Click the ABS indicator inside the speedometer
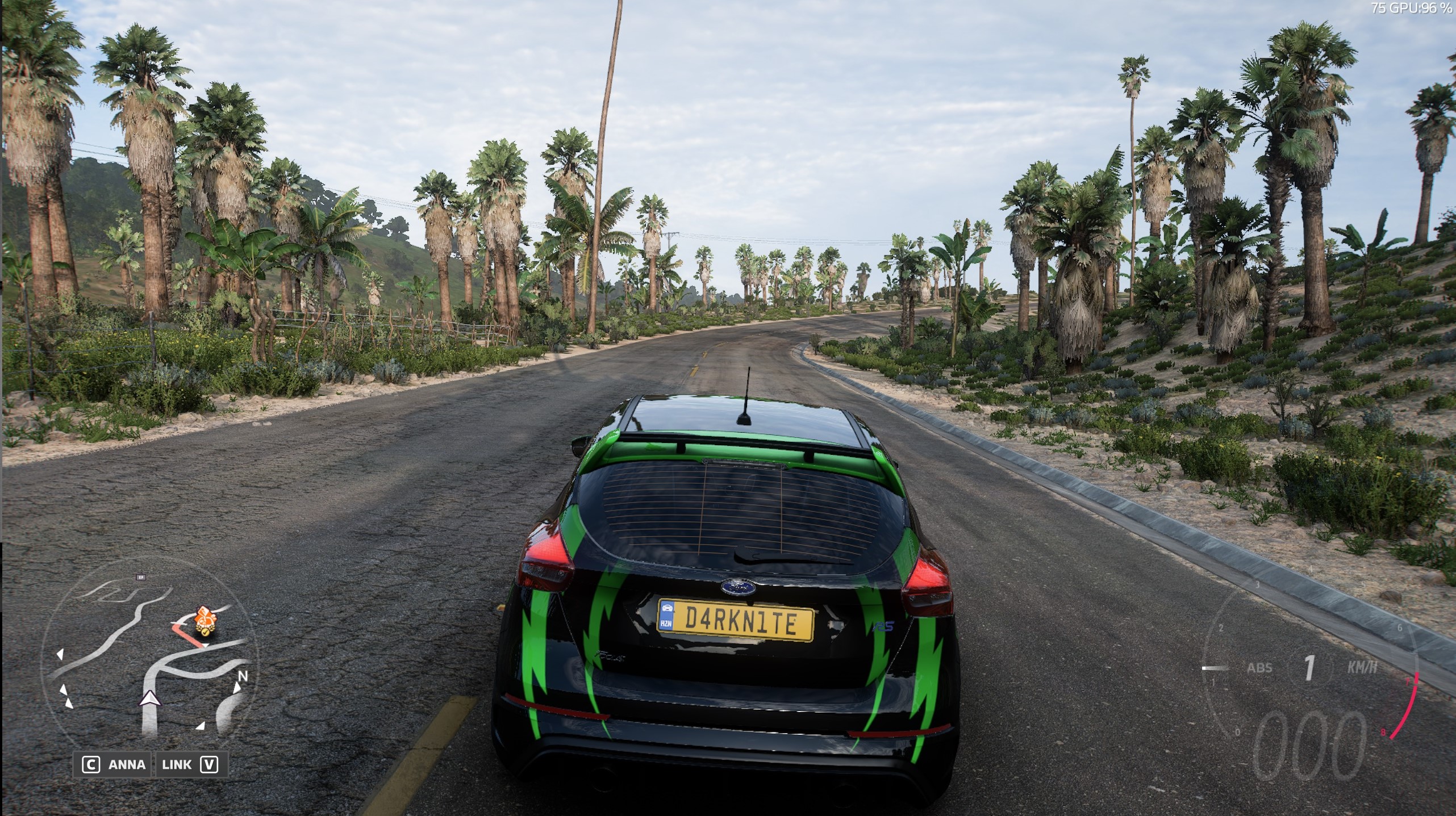Screen dimensions: 1456x816 click(1259, 667)
